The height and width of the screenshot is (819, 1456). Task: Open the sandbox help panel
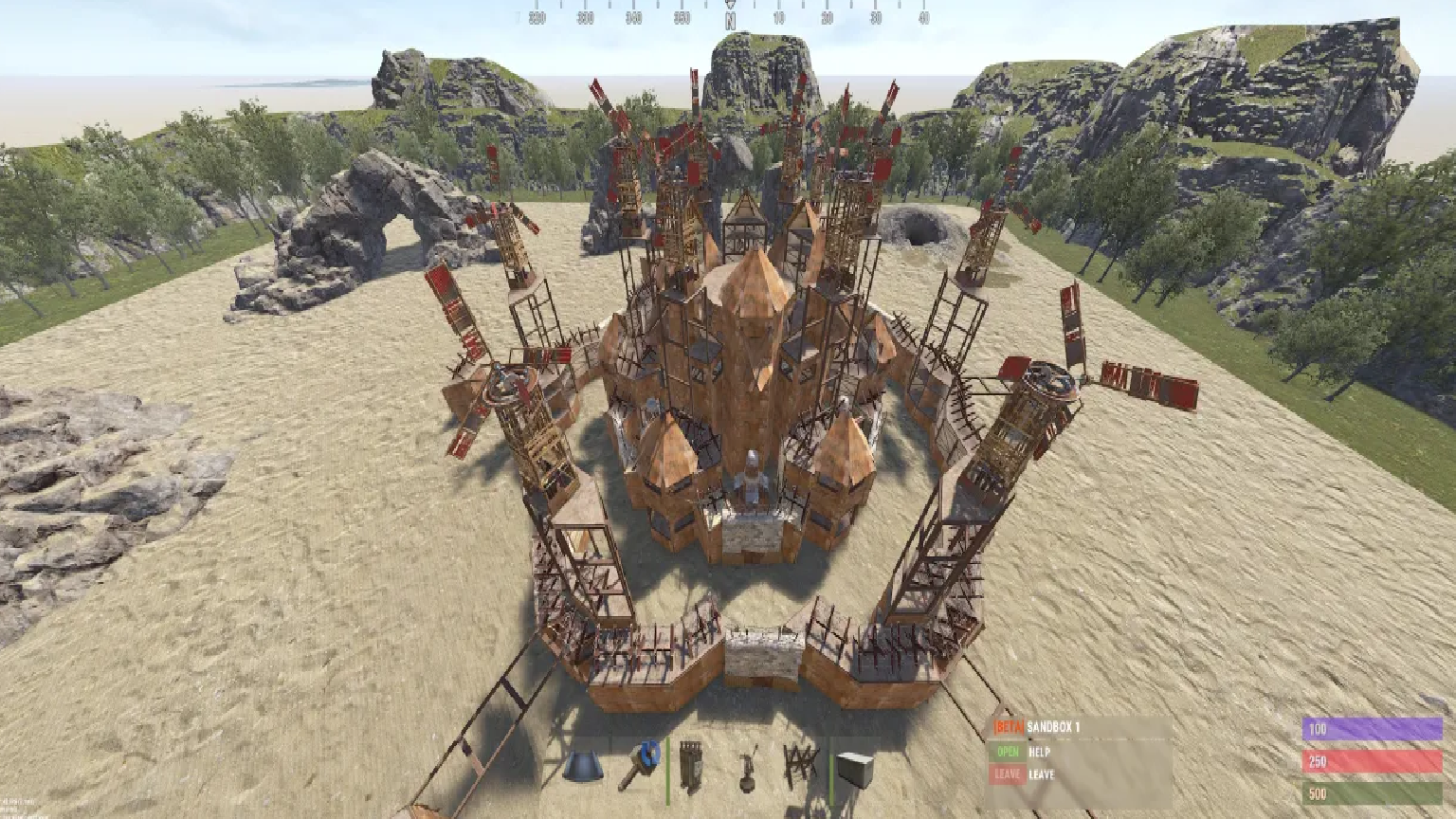coord(1009,752)
